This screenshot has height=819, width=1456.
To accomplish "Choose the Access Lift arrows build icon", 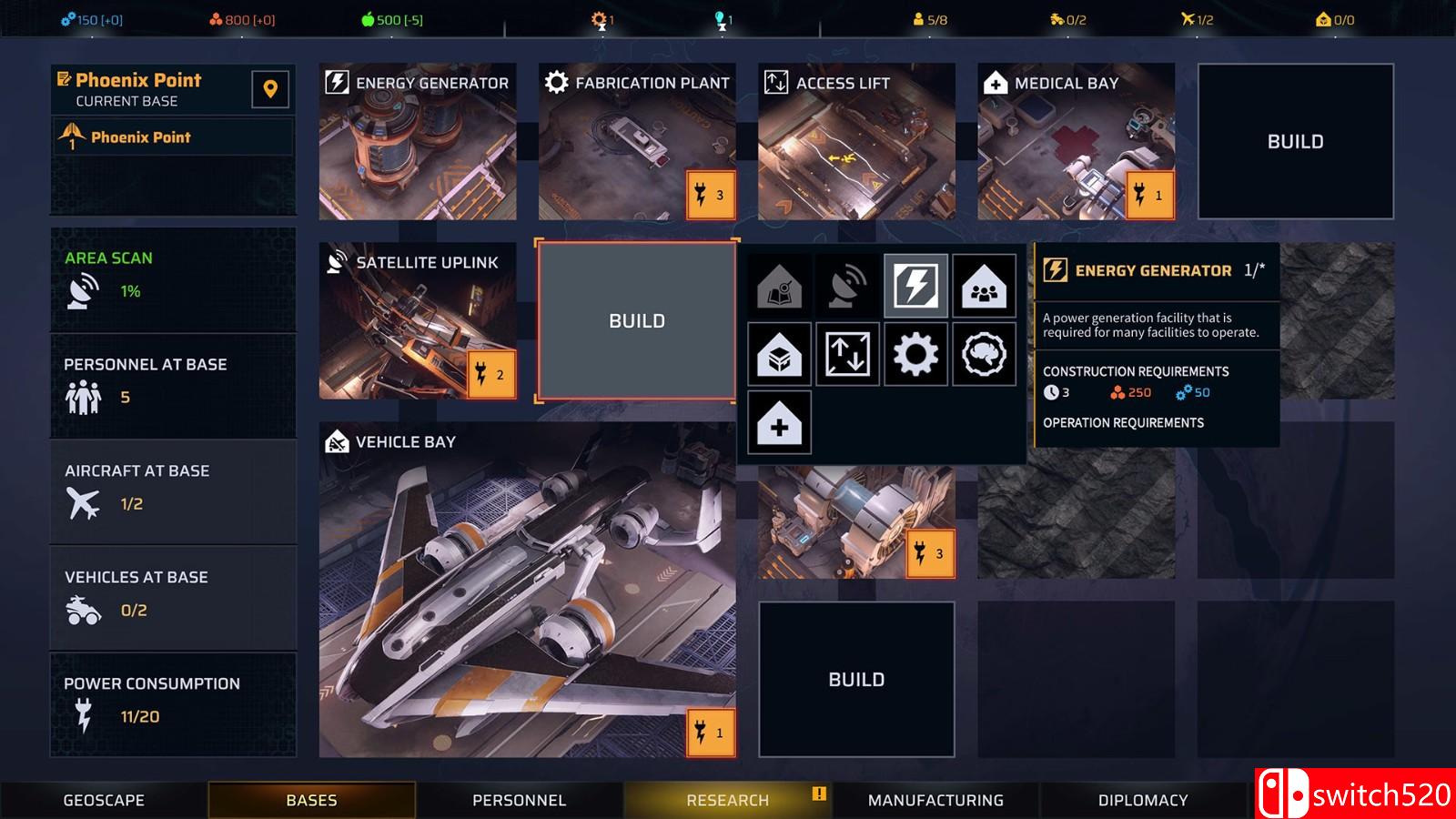I will coord(847,354).
